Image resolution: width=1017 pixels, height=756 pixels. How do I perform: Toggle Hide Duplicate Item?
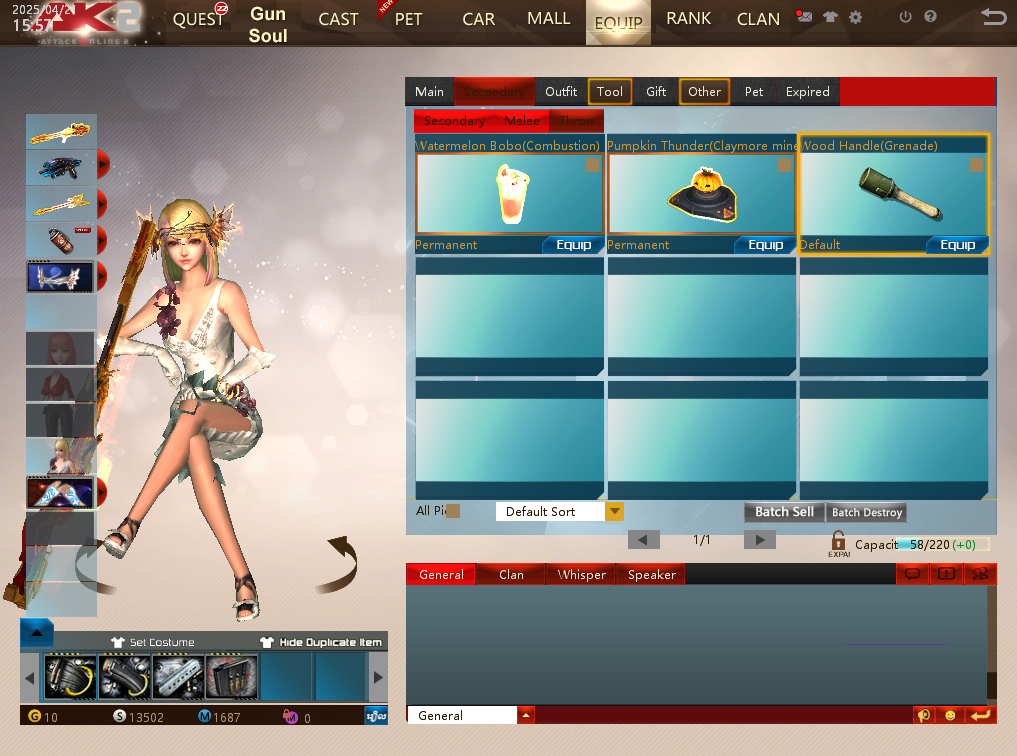point(321,642)
